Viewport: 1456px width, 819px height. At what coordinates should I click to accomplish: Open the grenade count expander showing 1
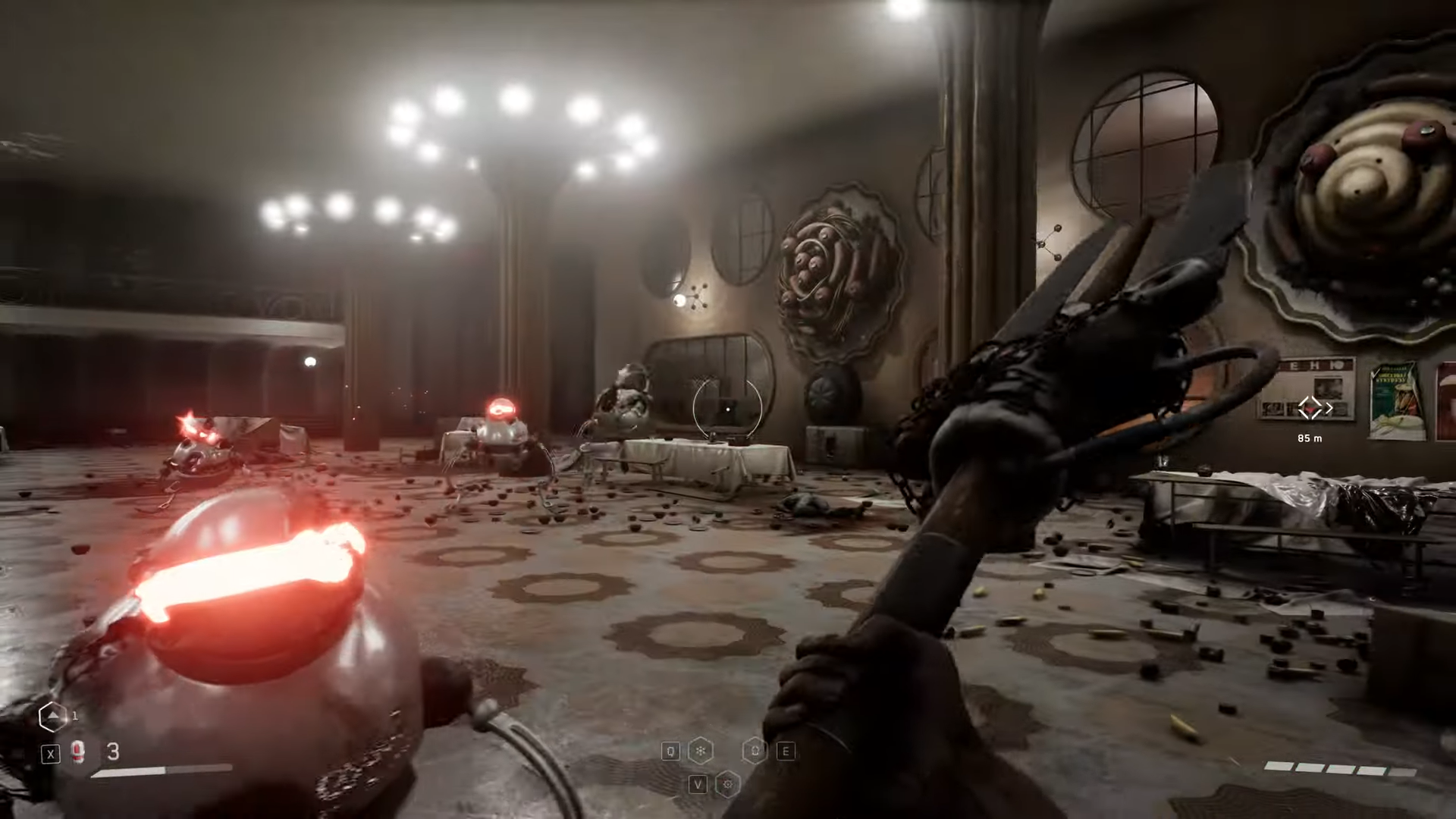[x=74, y=715]
